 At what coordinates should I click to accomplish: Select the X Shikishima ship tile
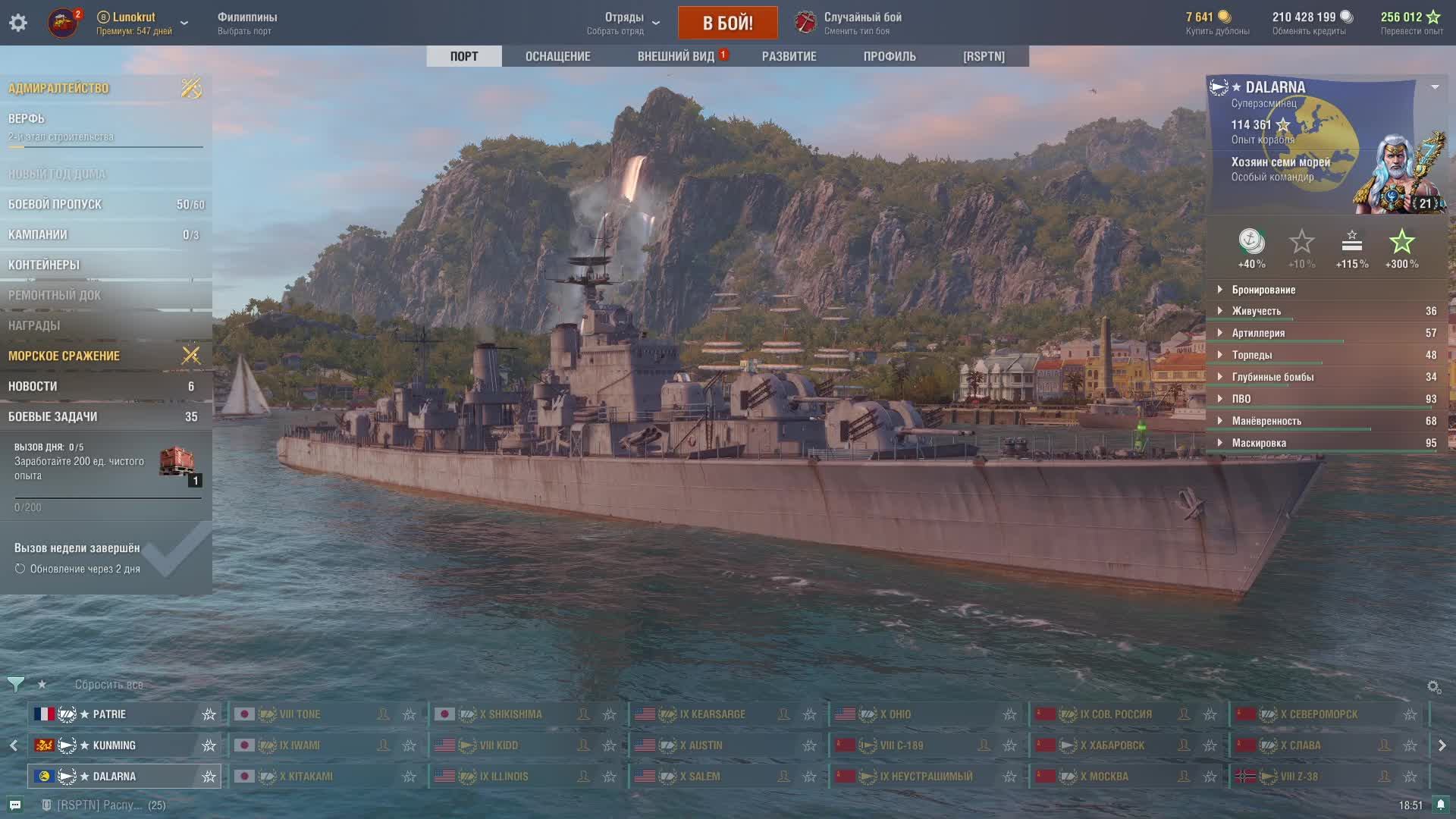[515, 714]
